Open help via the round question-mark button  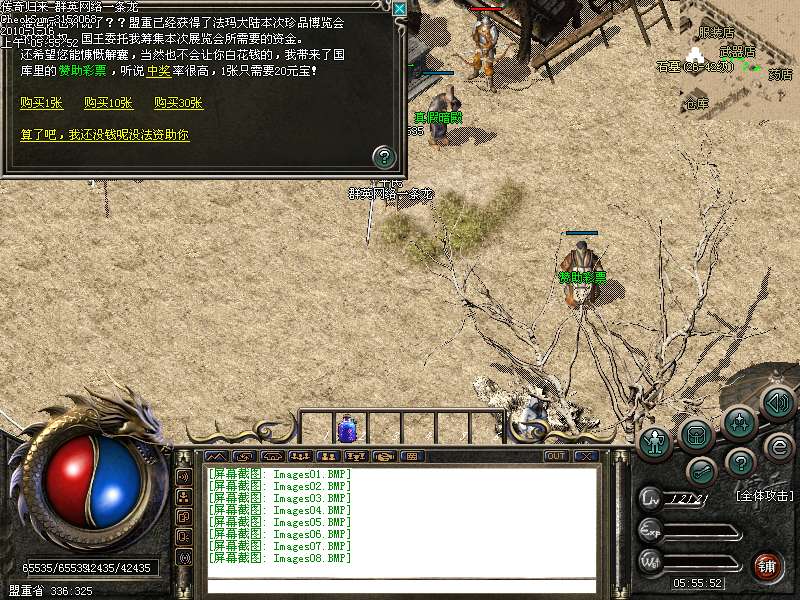pyautogui.click(x=739, y=462)
